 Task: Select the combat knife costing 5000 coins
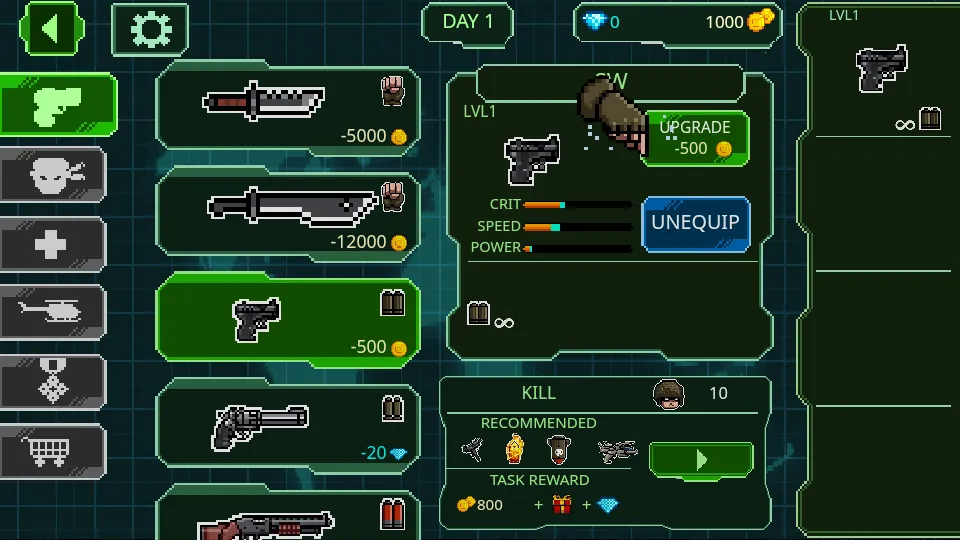tap(288, 108)
